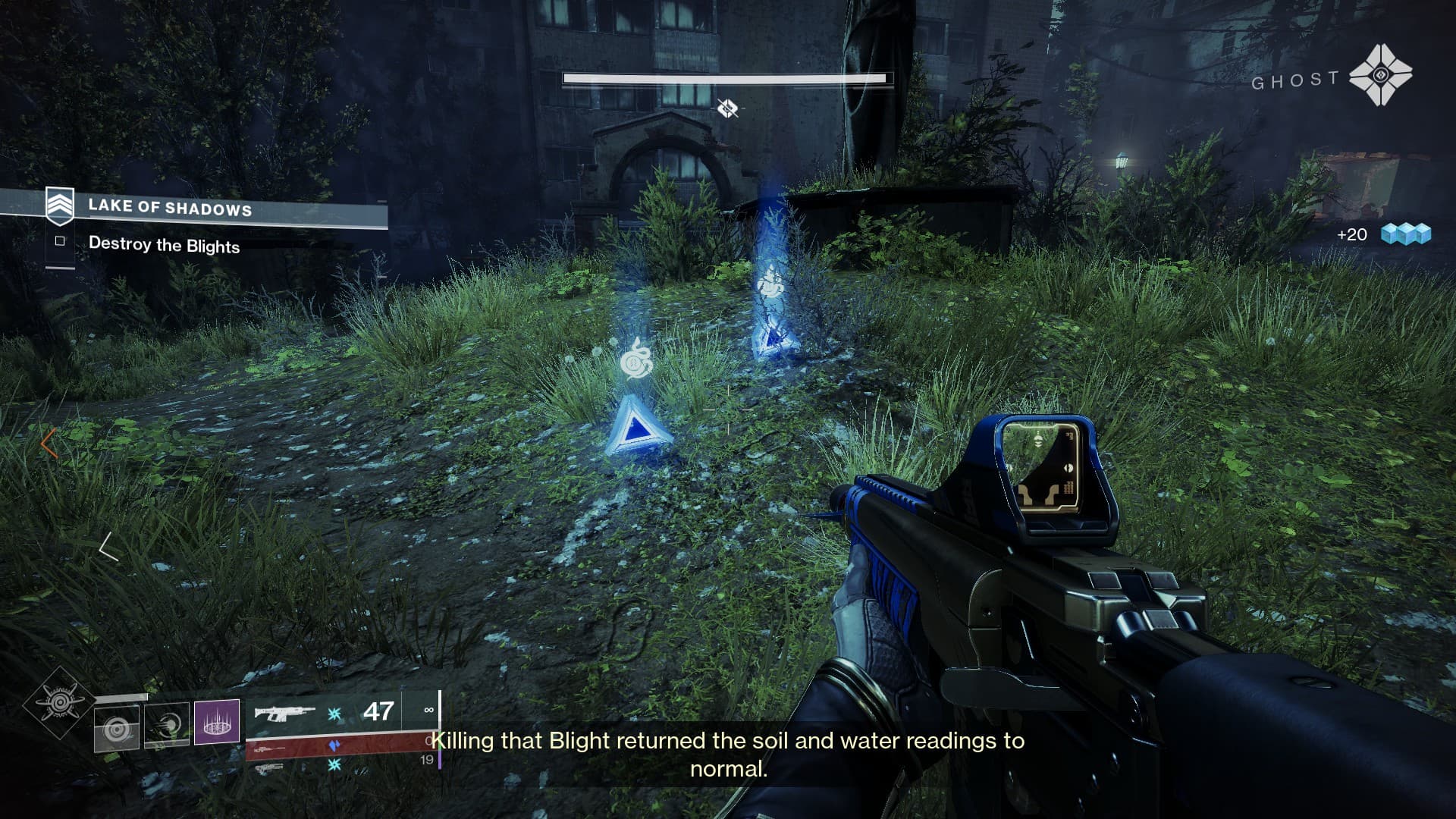1456x819 pixels.
Task: Trigger the melee ability with the speeding orb
Action: [167, 726]
